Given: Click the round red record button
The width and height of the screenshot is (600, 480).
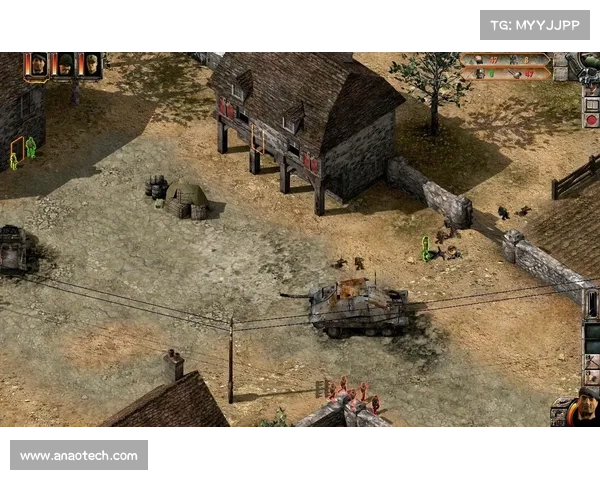Looking at the screenshot, I should (x=591, y=119).
